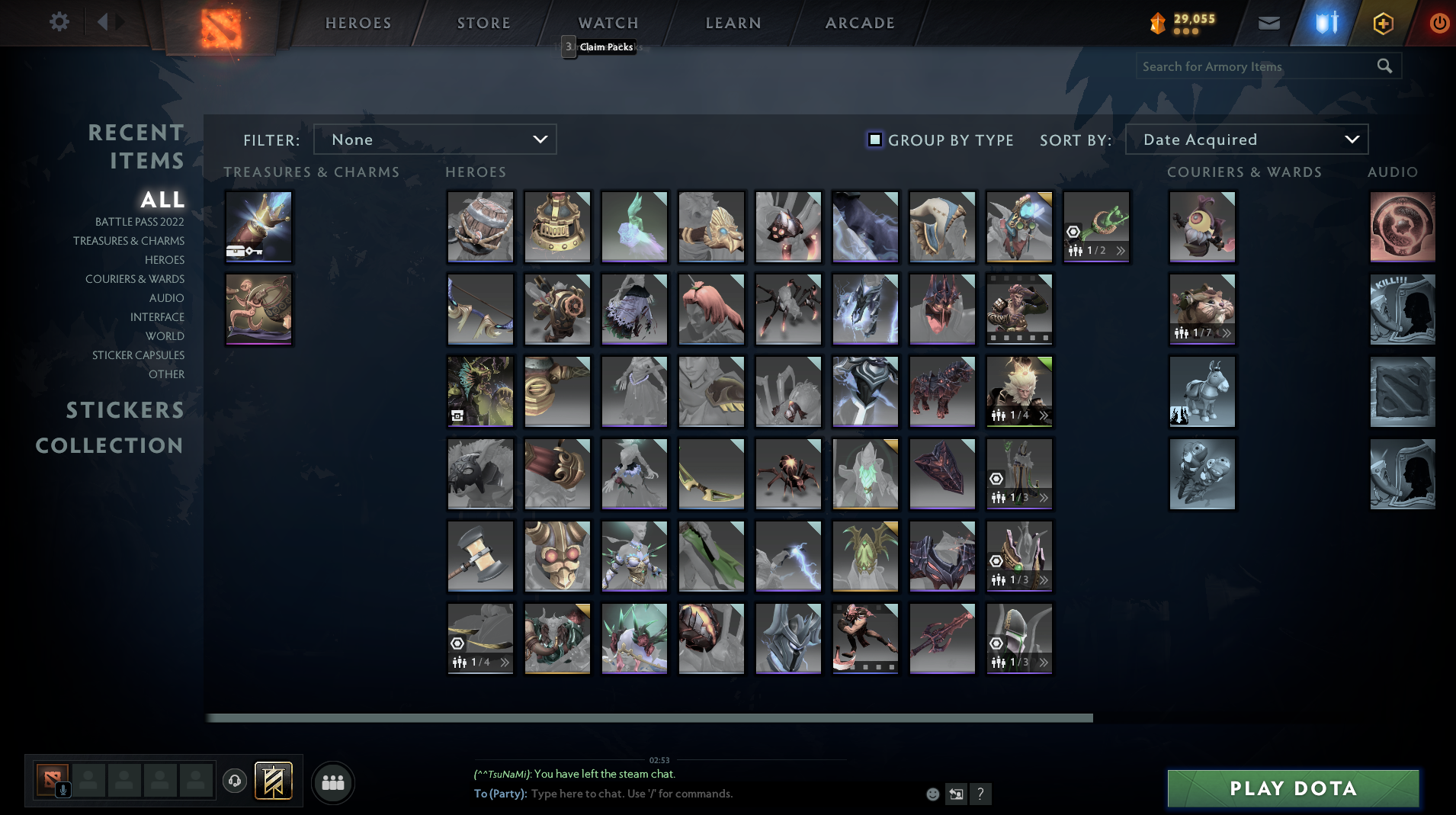1456x815 pixels.
Task: Click the plus icon to get more shards
Action: click(1382, 22)
